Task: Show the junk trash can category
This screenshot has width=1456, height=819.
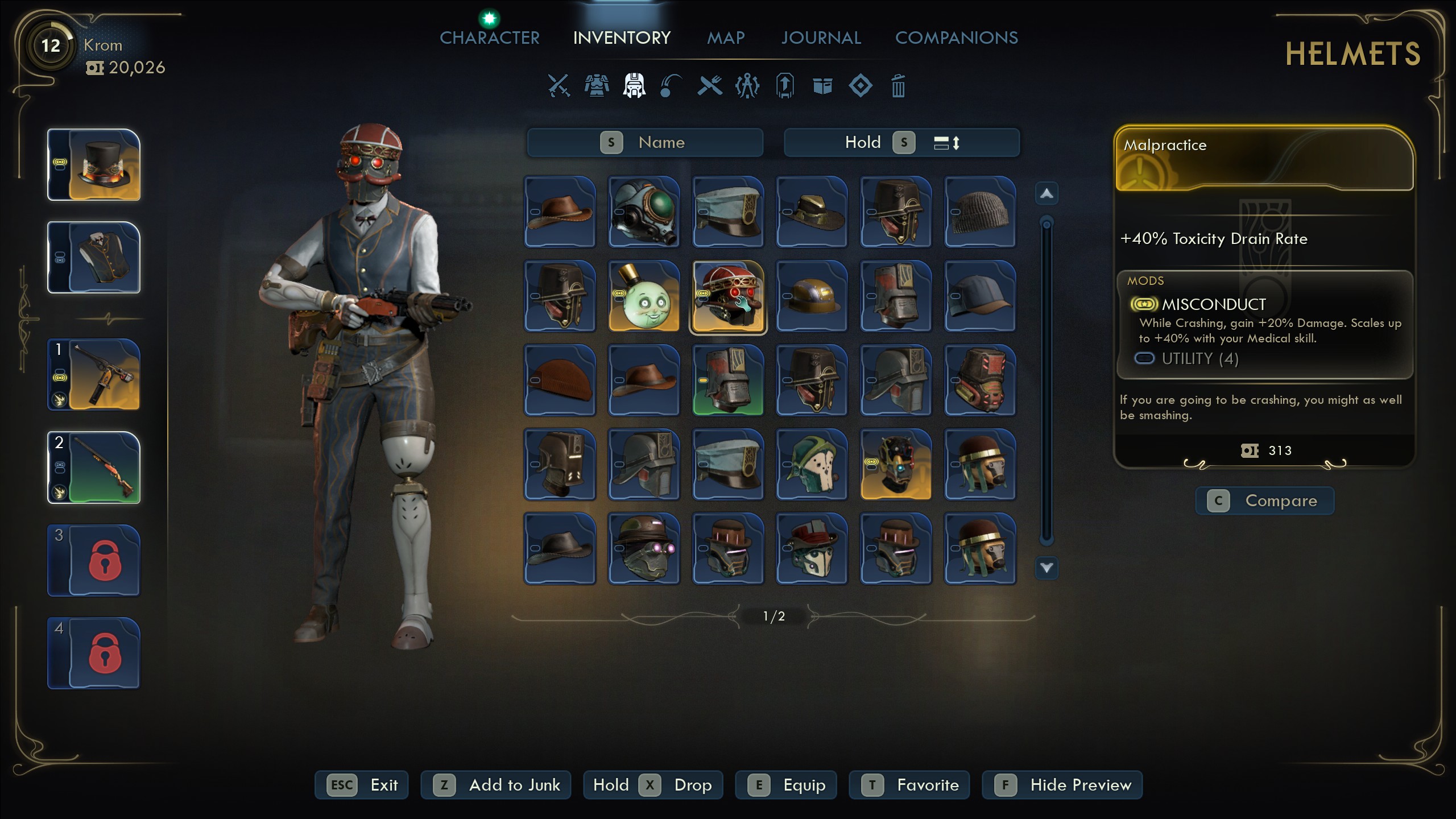Action: (898, 86)
